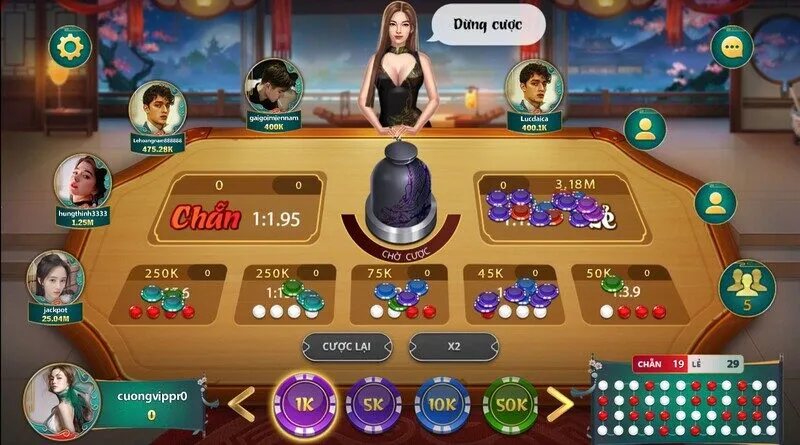Open the gear settings menu
The image size is (800, 445).
(70, 45)
